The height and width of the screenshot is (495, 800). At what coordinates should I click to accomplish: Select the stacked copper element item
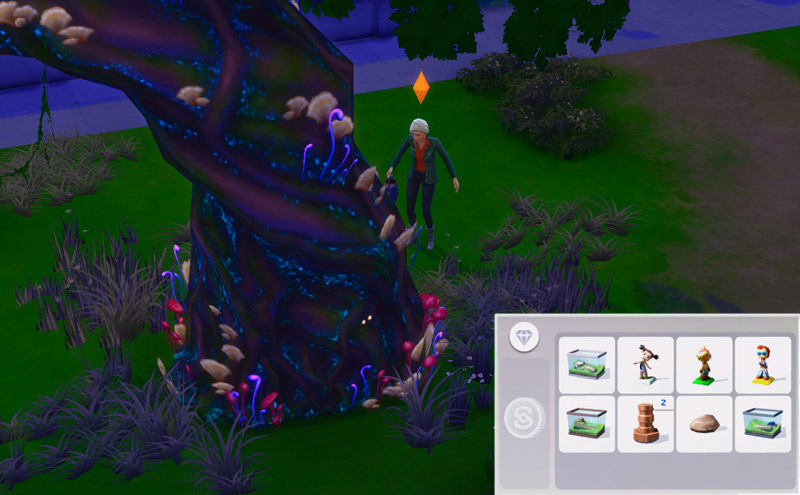point(646,424)
